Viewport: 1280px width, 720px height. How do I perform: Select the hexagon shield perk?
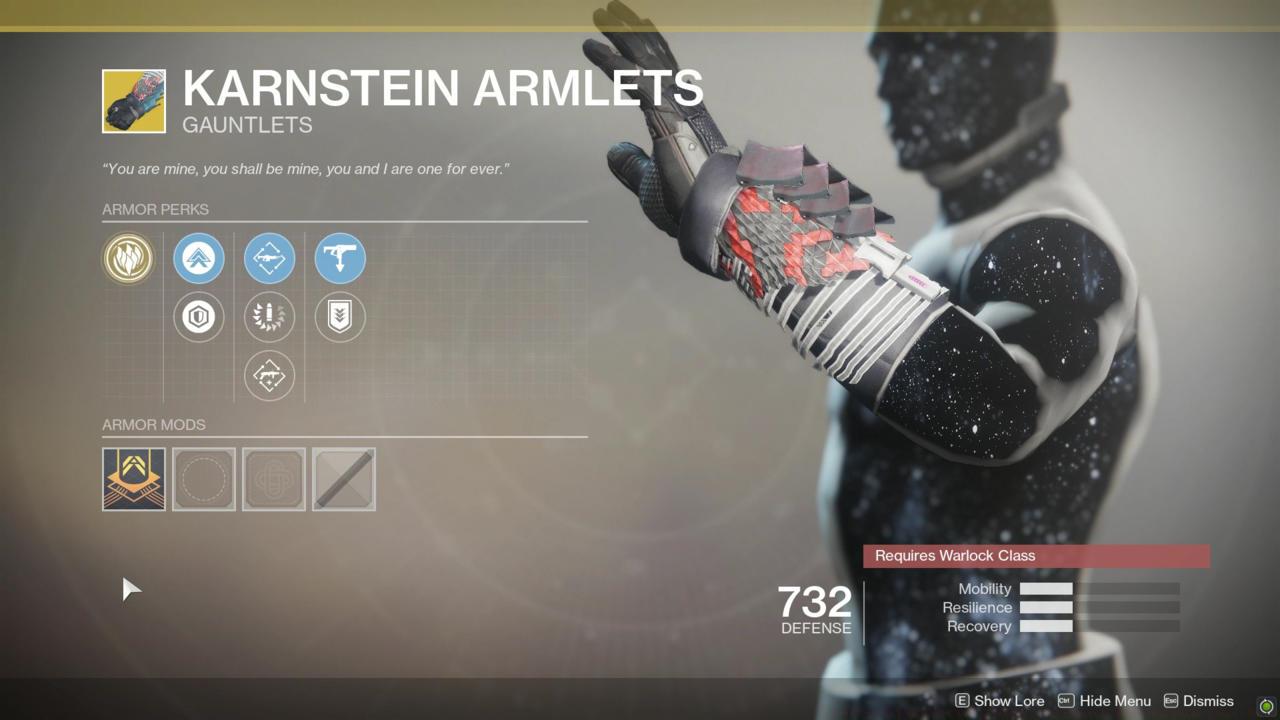pos(198,317)
